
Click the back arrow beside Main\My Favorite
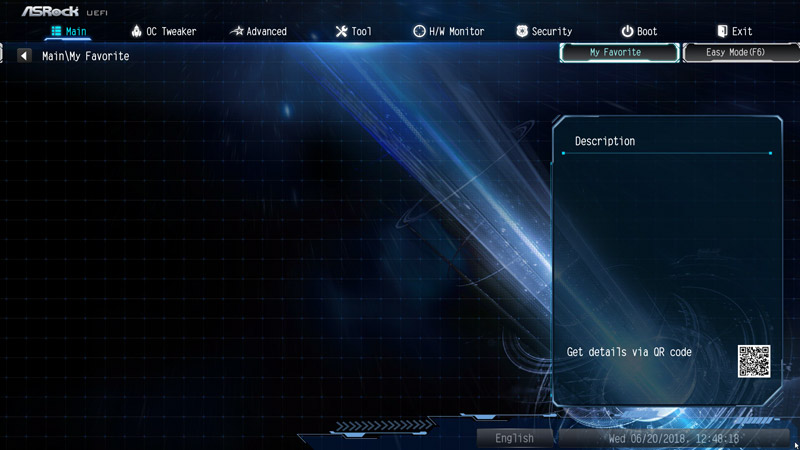[24, 56]
